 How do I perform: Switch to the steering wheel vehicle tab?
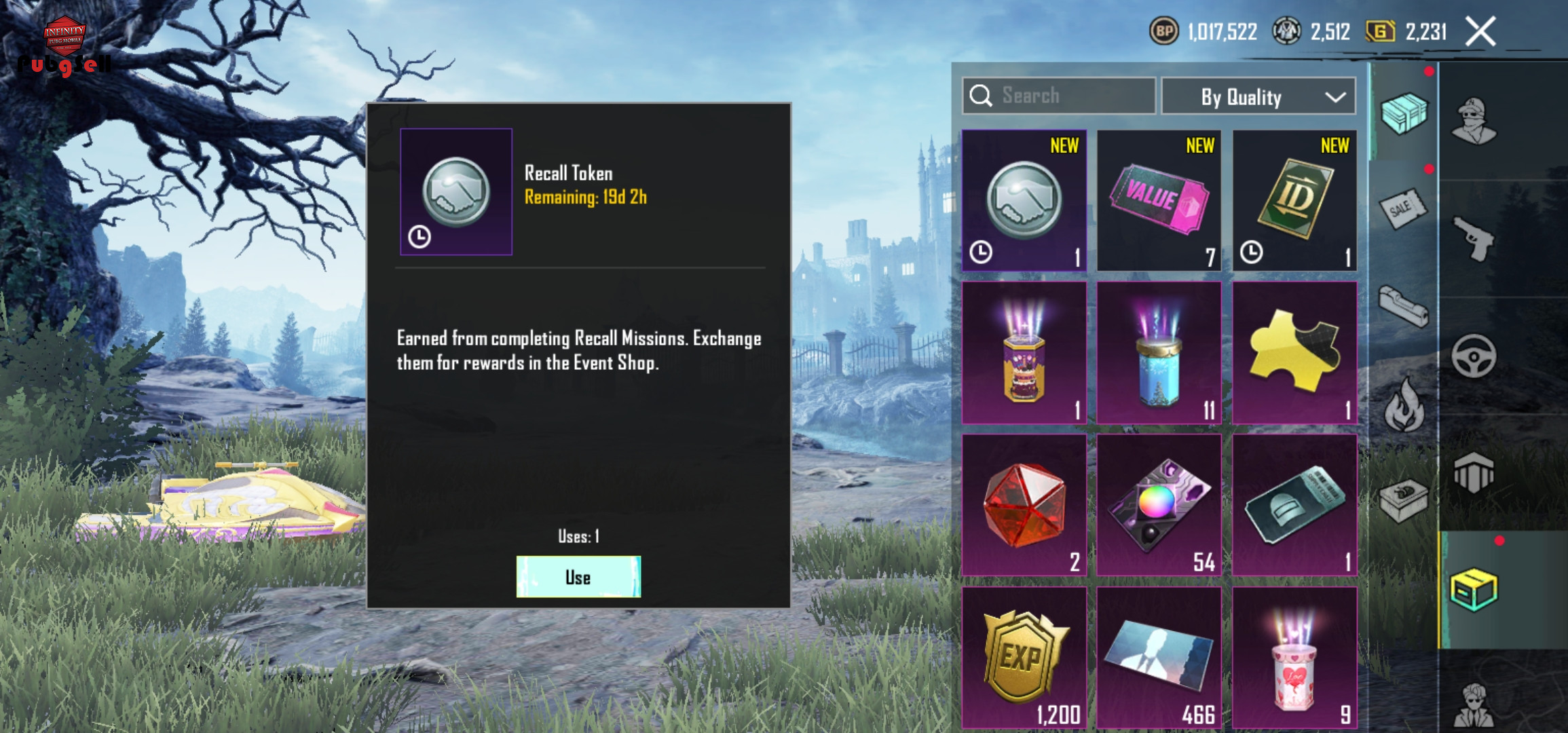click(x=1474, y=356)
